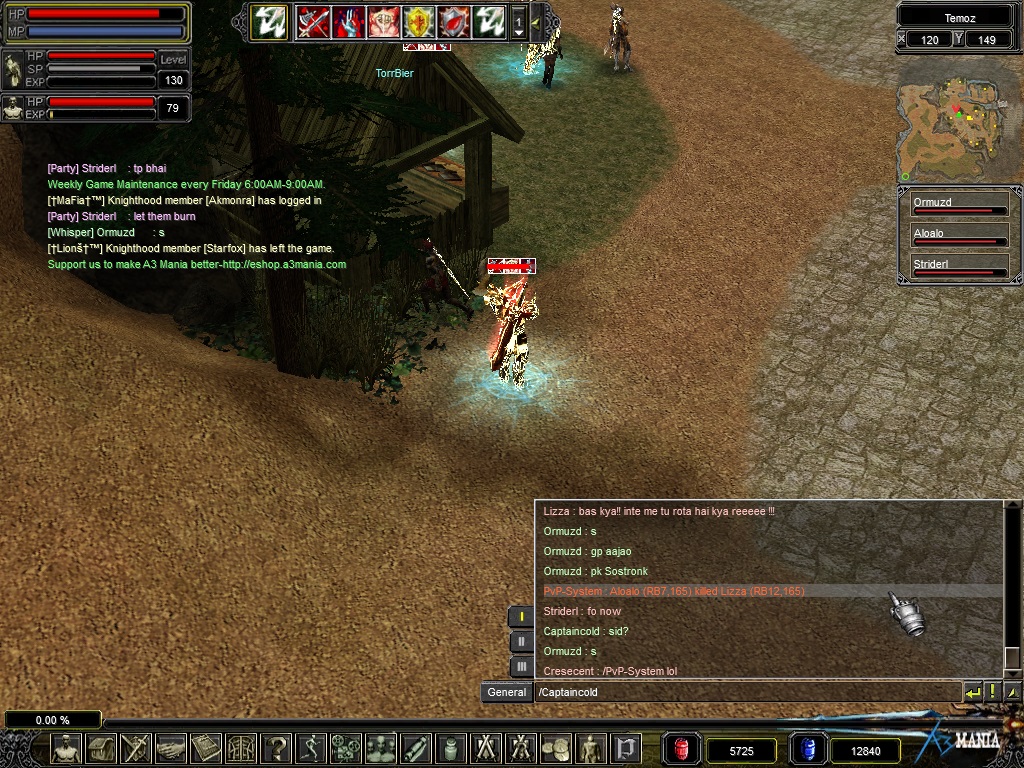Send the chat message with the enter button
The width and height of the screenshot is (1024, 768).
coord(972,692)
